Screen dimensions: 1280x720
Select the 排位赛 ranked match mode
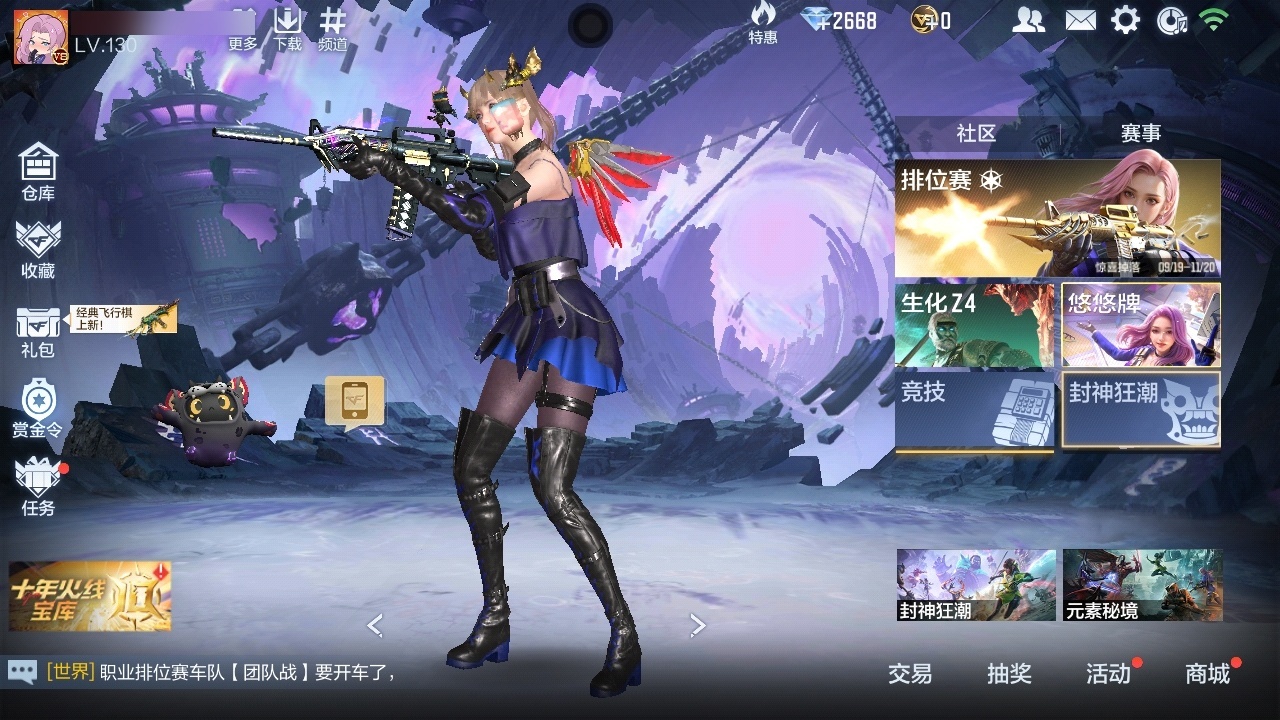[x=1057, y=218]
